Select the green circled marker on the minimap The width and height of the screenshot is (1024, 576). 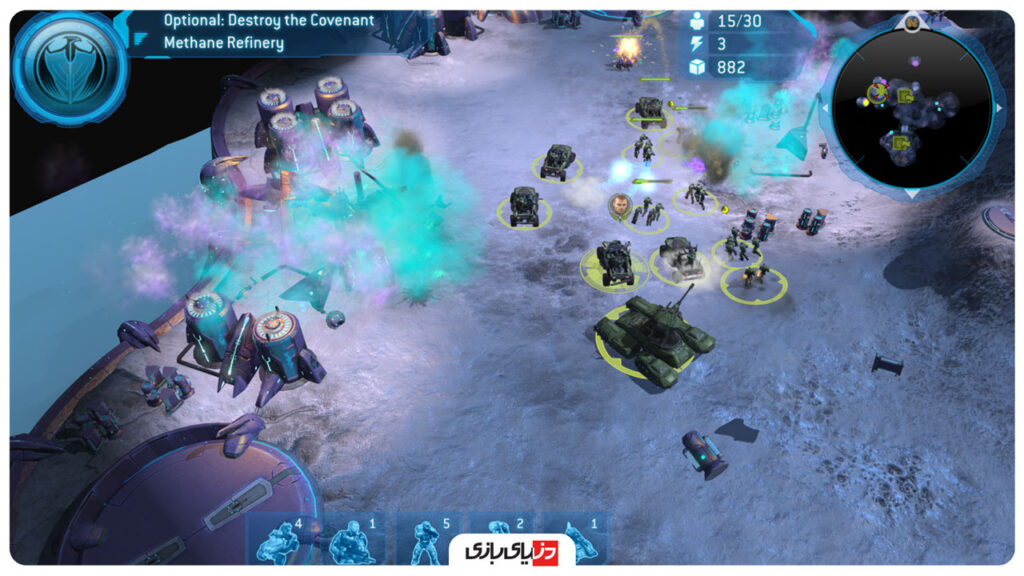pos(877,93)
